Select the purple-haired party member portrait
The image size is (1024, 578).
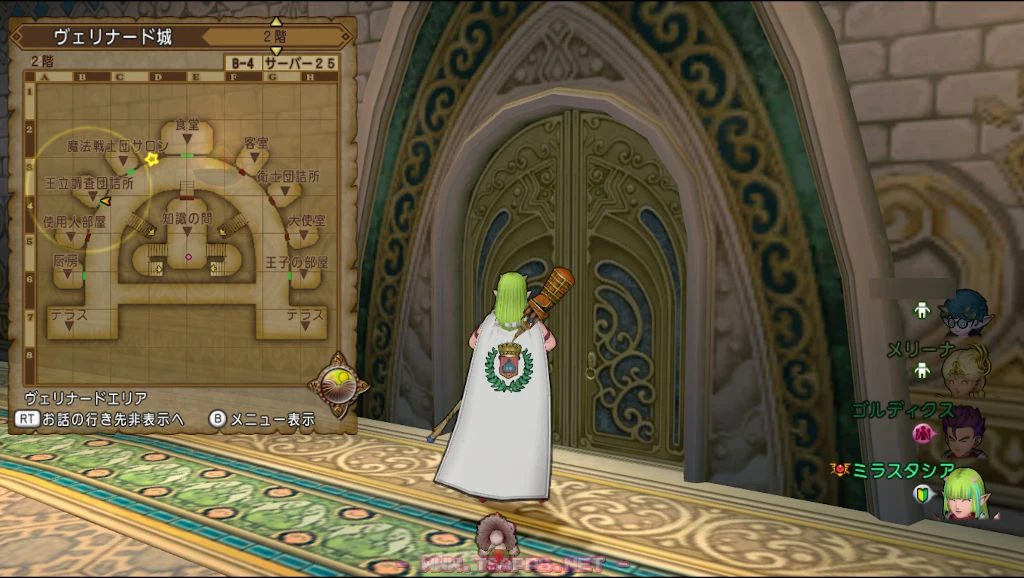pyautogui.click(x=966, y=430)
